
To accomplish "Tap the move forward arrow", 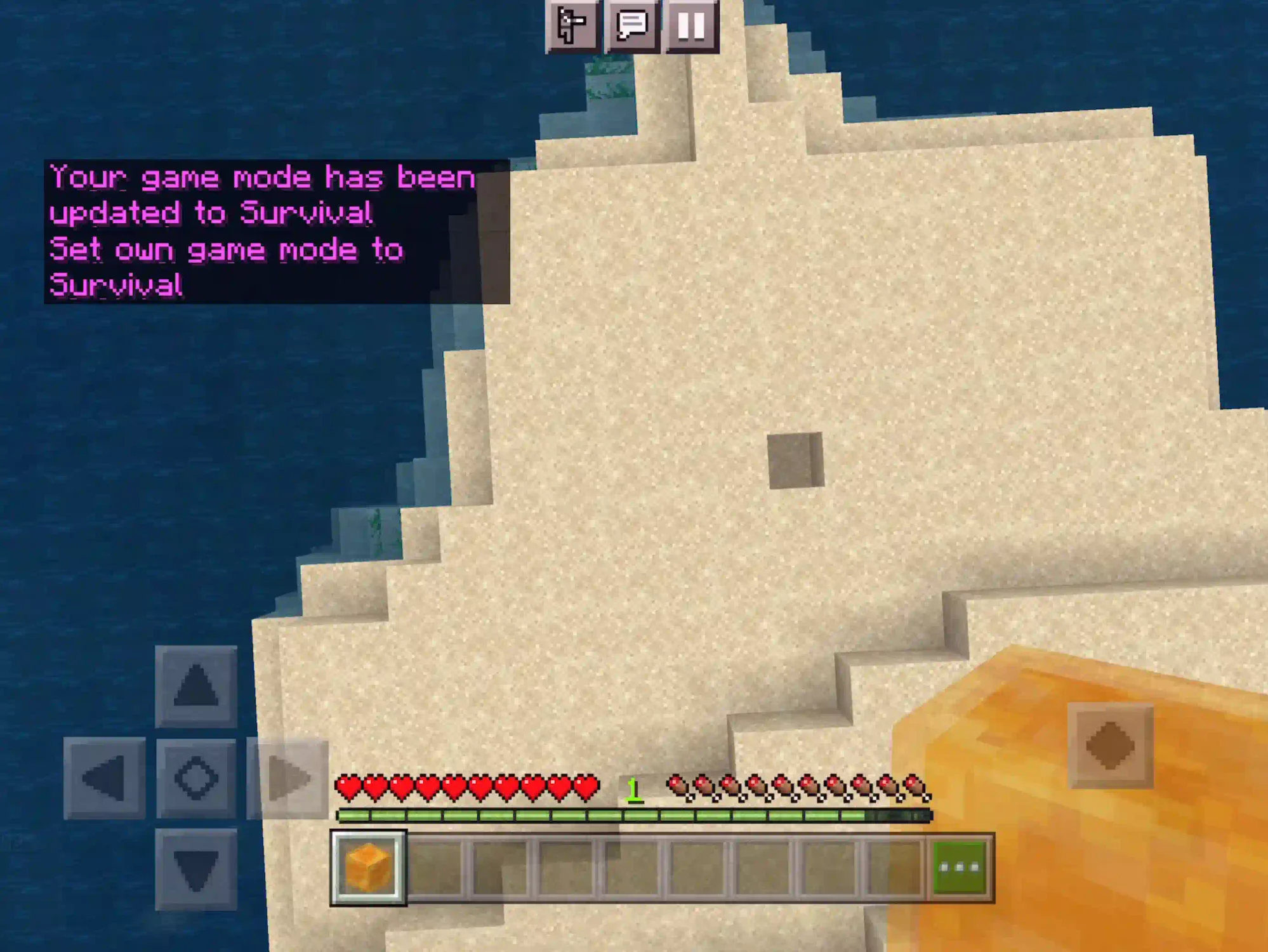I will coord(196,686).
